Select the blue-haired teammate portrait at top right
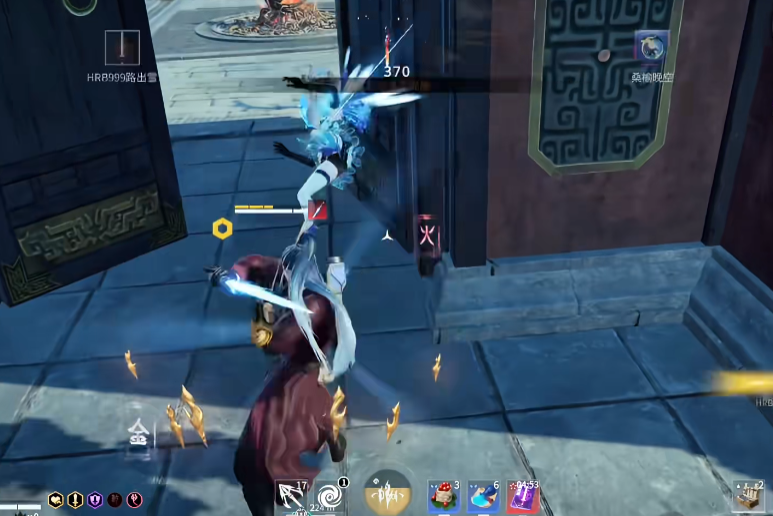The height and width of the screenshot is (516, 773). tap(651, 47)
